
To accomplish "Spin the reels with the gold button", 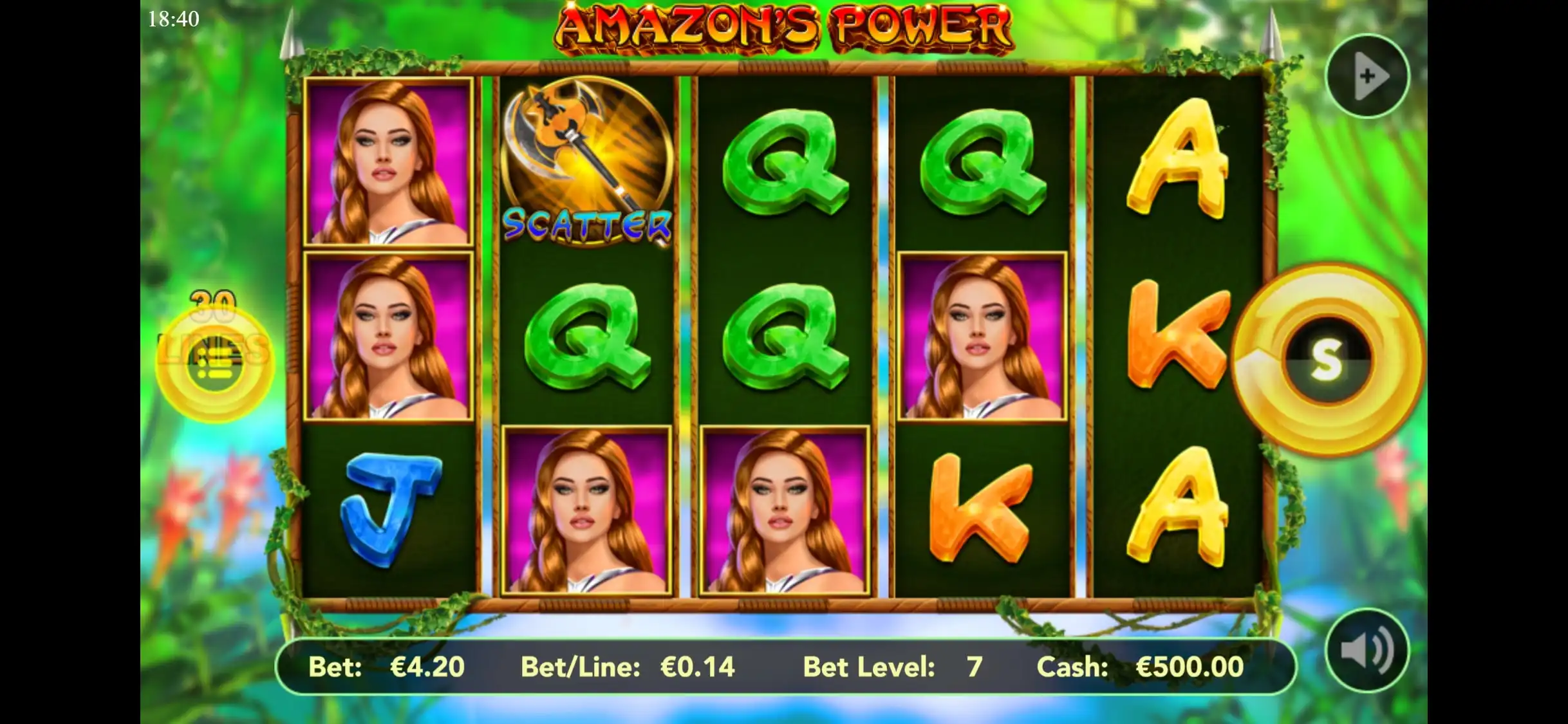I will click(x=1327, y=360).
